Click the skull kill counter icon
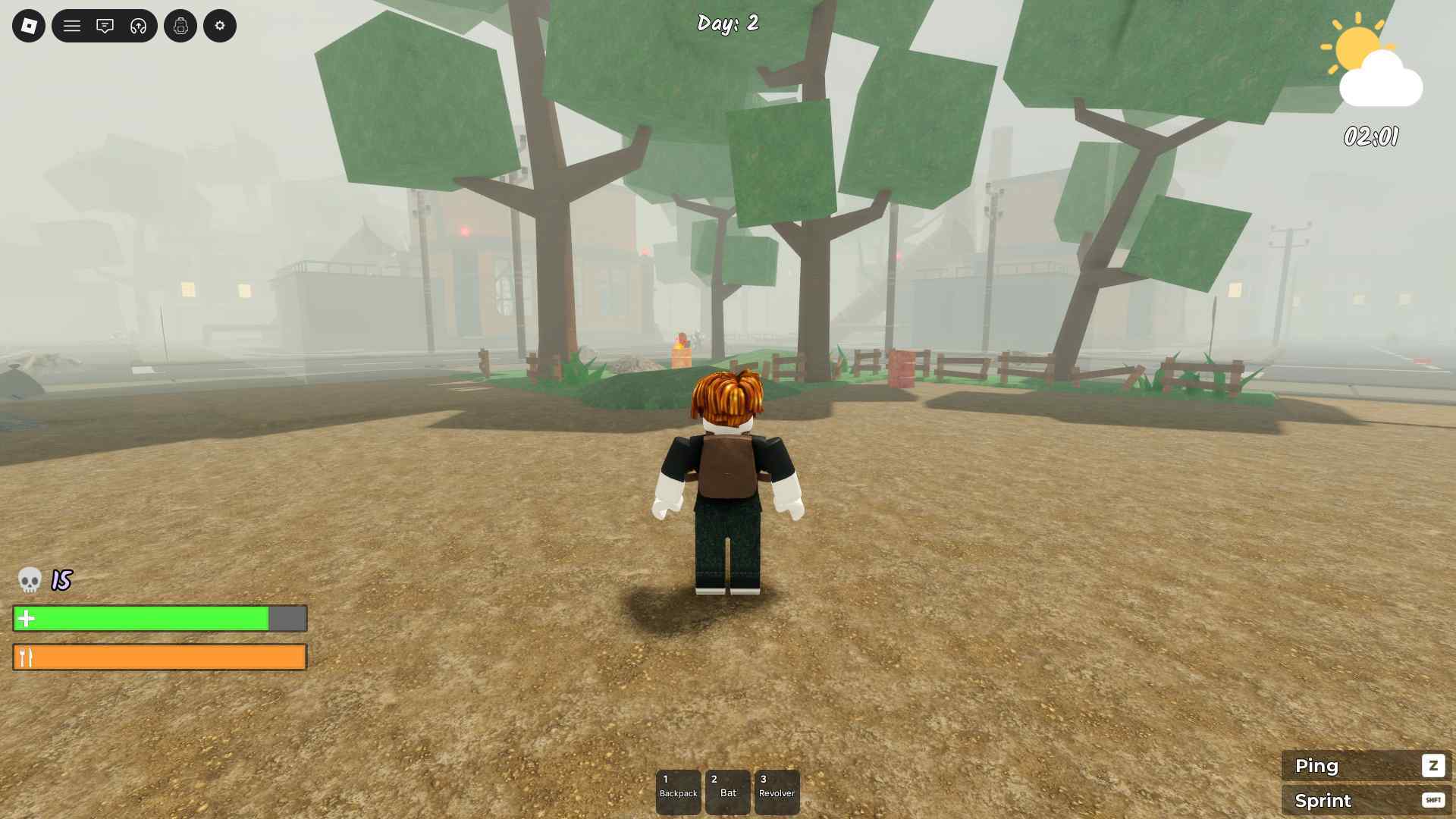Screen dimensions: 1456x819 pos(29,580)
